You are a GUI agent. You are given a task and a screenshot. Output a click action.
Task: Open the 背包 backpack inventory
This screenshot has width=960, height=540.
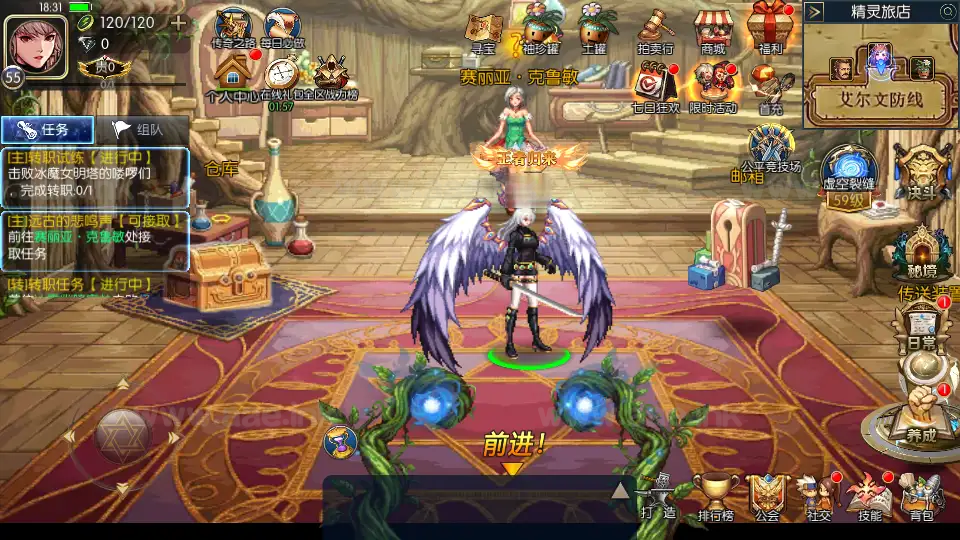coord(921,496)
